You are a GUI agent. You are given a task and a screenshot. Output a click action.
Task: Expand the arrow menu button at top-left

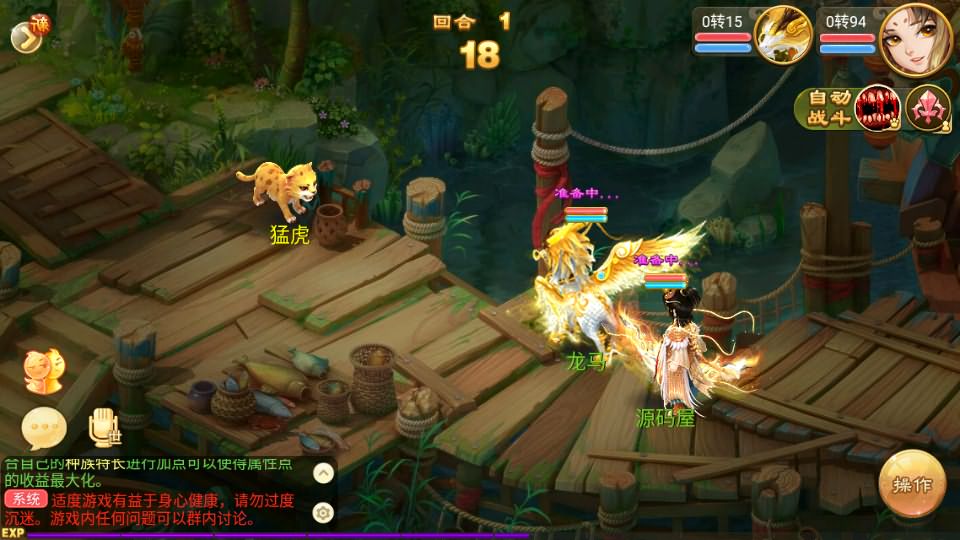tap(24, 36)
